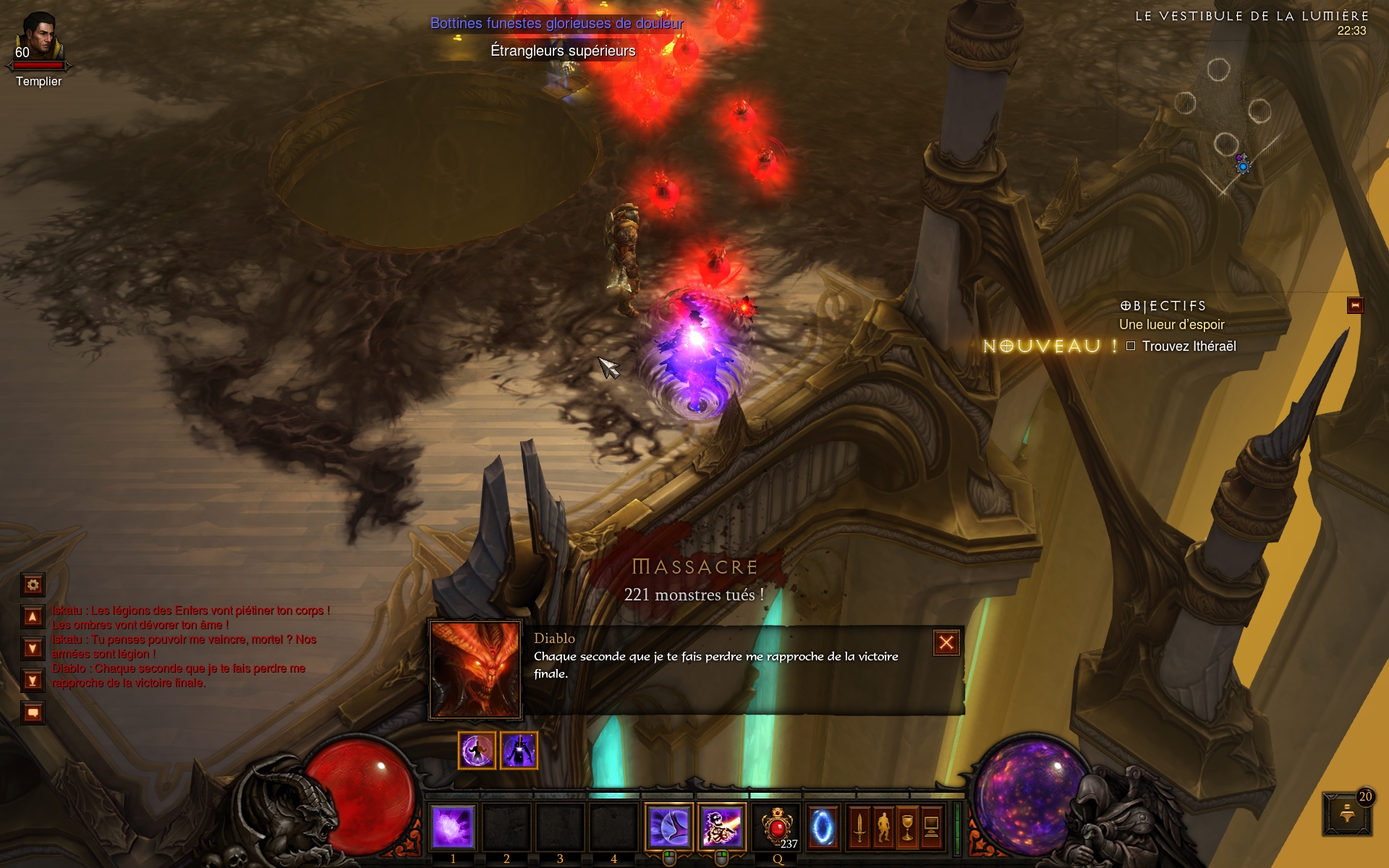Activate the purple skill in slot 1
Viewport: 1389px width, 868px height.
(453, 827)
